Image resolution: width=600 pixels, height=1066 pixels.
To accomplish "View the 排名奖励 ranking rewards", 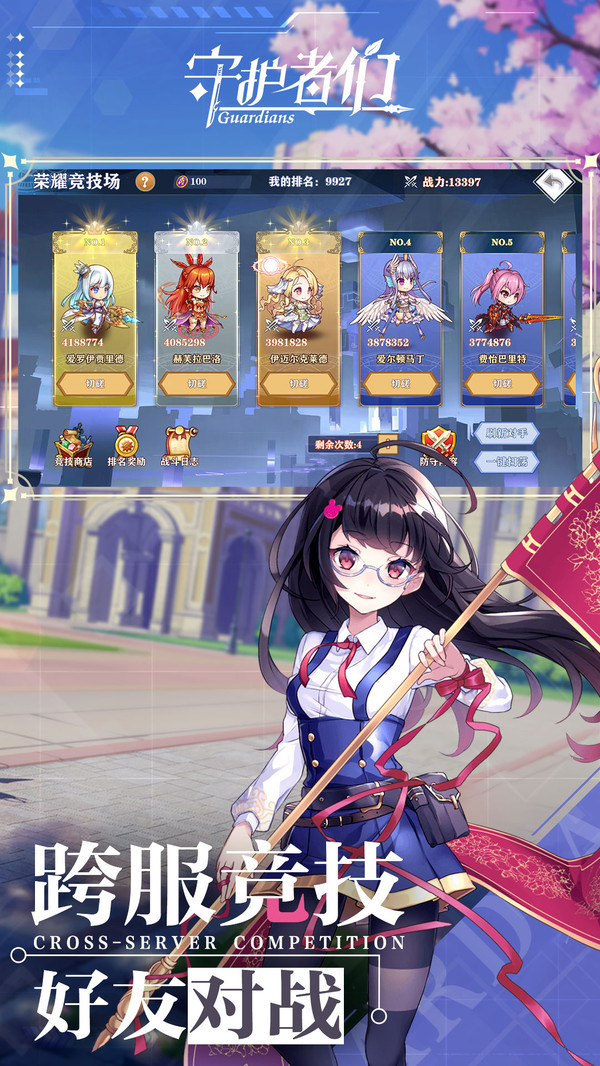I will click(126, 446).
